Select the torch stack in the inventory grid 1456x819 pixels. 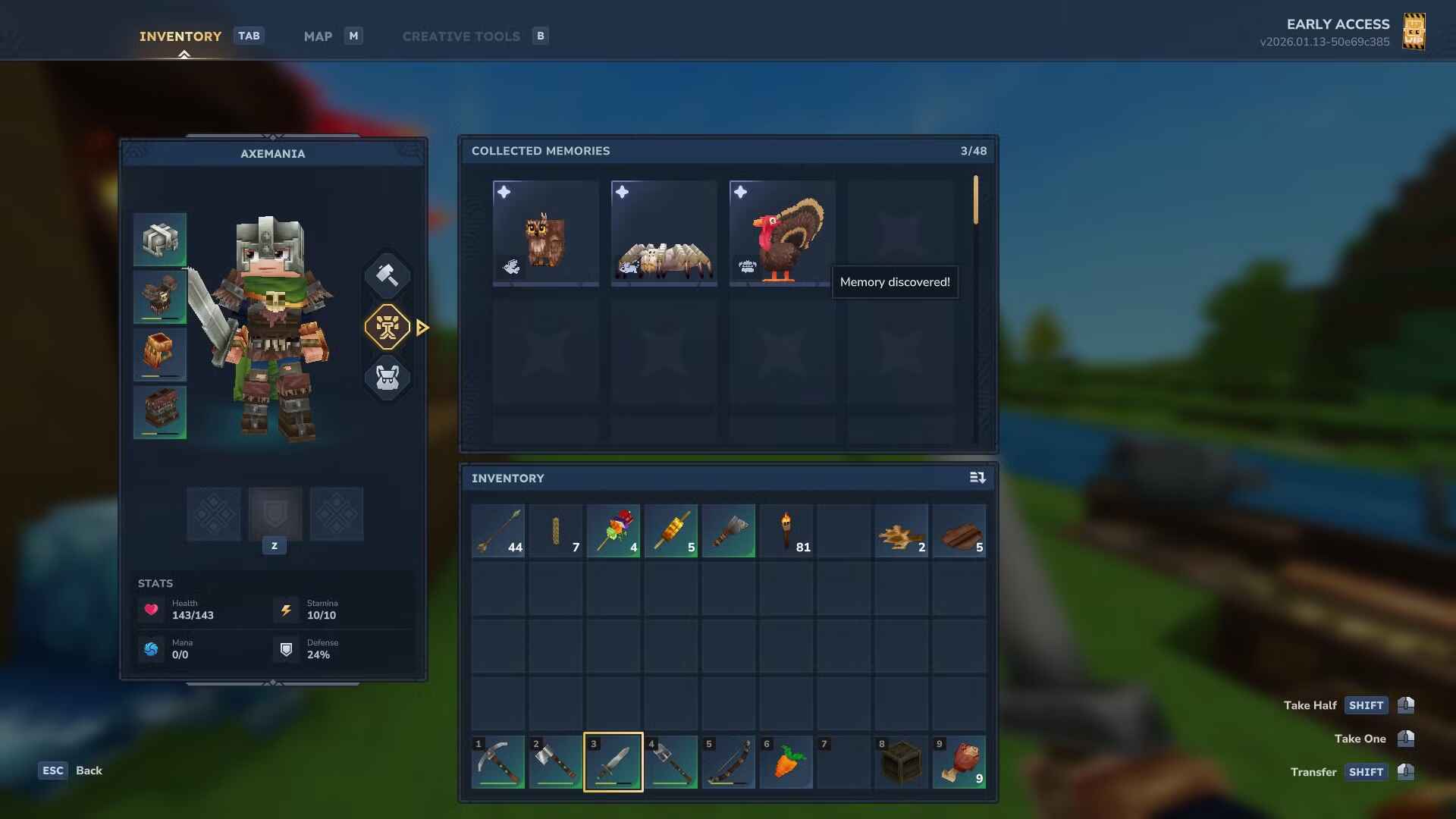click(786, 531)
